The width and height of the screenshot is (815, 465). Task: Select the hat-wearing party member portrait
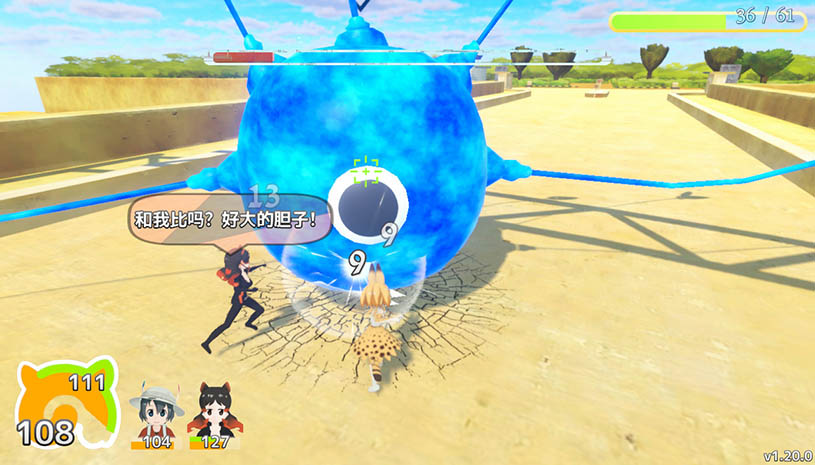(154, 409)
